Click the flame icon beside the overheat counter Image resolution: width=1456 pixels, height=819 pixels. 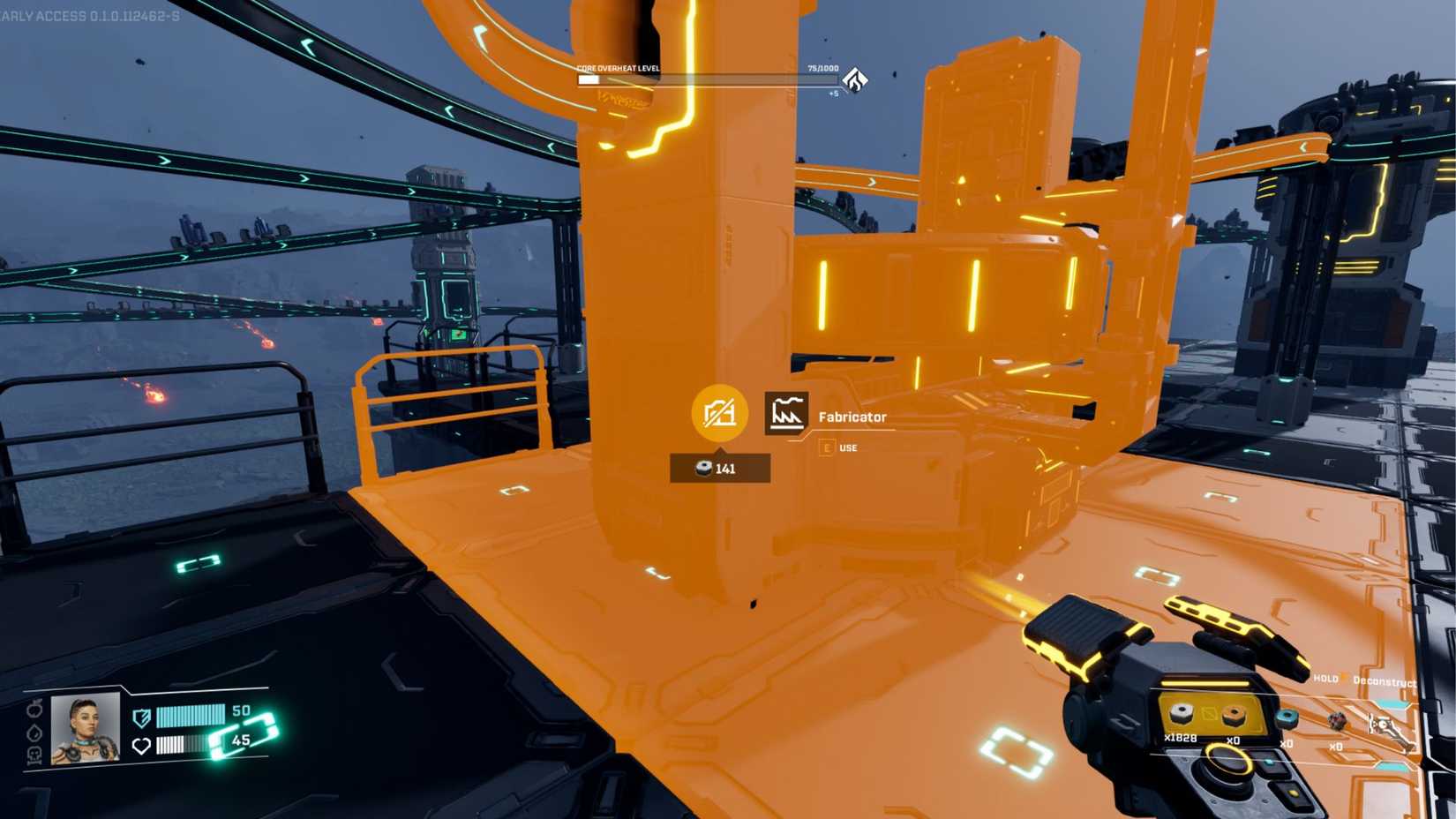pos(853,79)
